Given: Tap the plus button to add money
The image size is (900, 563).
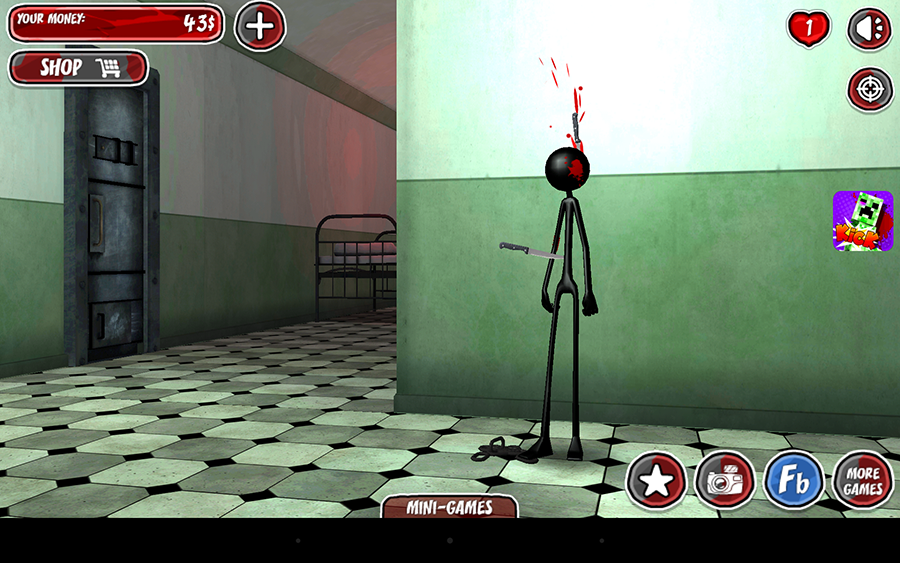Looking at the screenshot, I should pyautogui.click(x=260, y=26).
